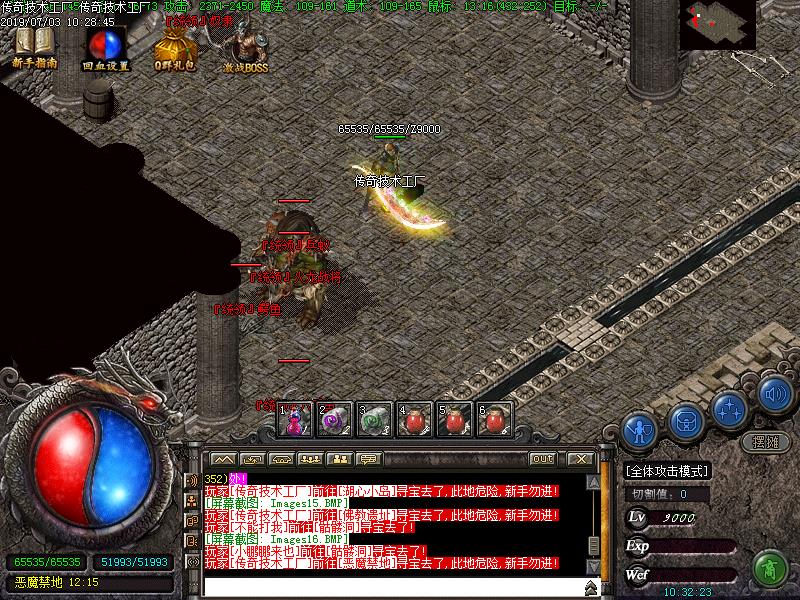The height and width of the screenshot is (600, 800).
Task: Use the red potion in belt slot 4
Action: click(x=414, y=420)
